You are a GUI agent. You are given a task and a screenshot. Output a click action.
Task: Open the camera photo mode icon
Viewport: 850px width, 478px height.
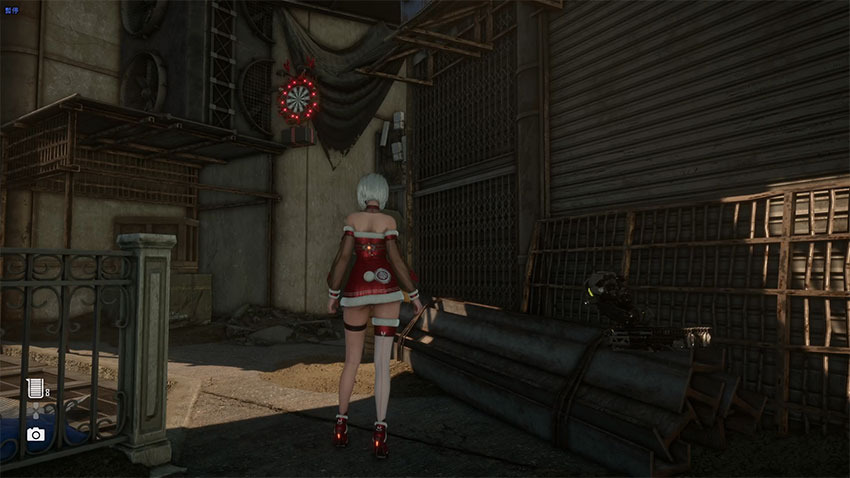coord(36,434)
